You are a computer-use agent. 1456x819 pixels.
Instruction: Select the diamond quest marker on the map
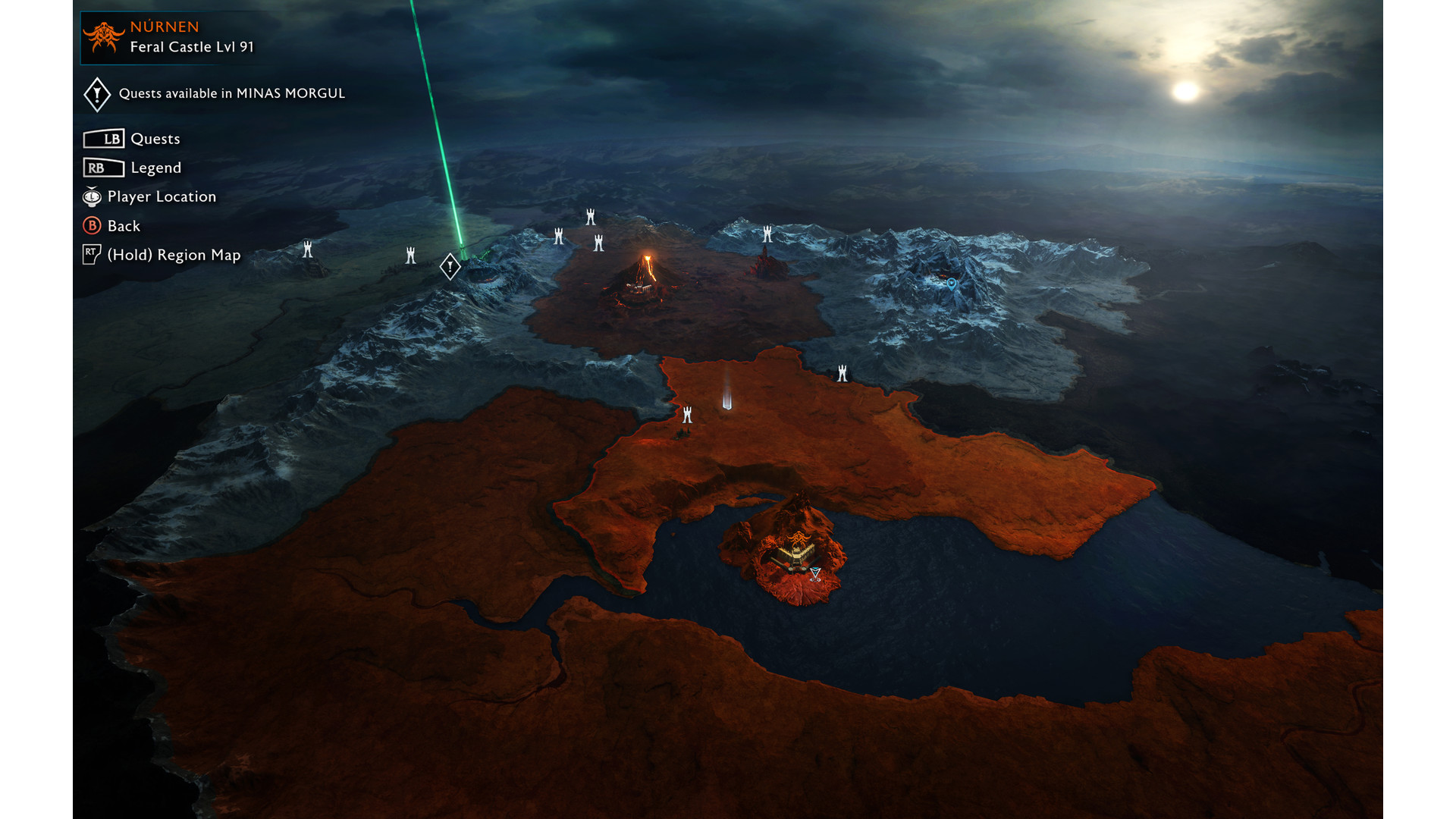(450, 266)
